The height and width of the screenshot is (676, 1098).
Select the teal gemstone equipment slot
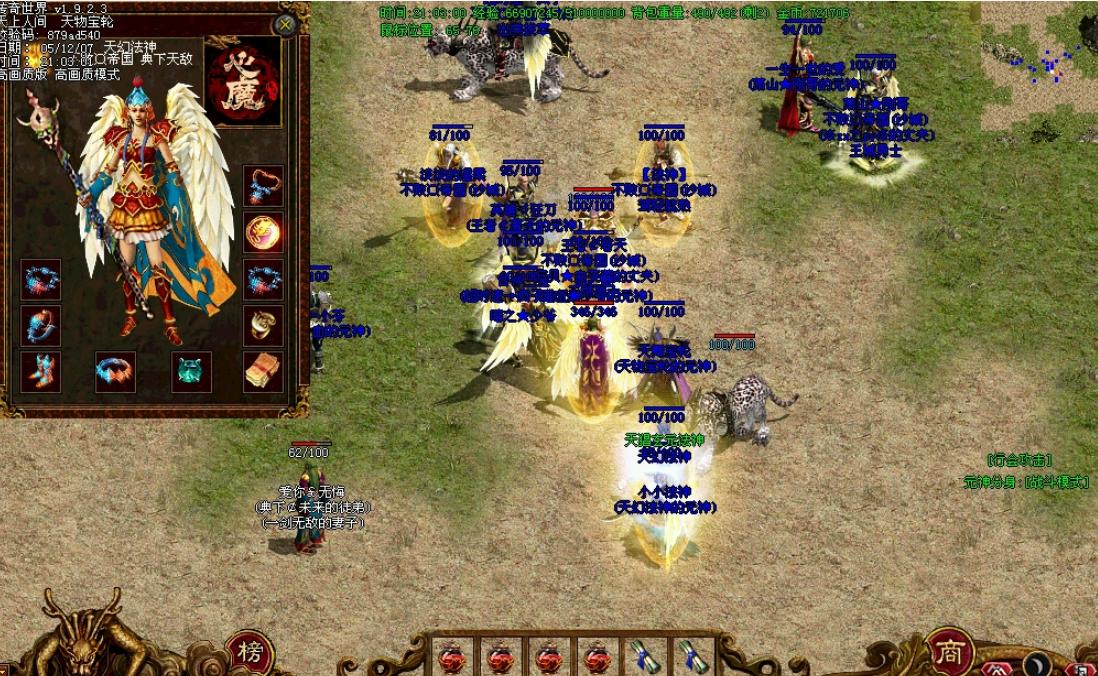coord(191,371)
